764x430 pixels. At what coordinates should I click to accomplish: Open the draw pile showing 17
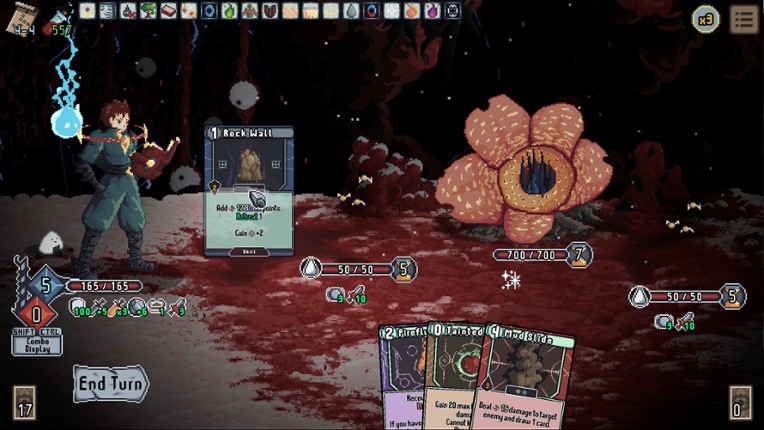(x=25, y=403)
